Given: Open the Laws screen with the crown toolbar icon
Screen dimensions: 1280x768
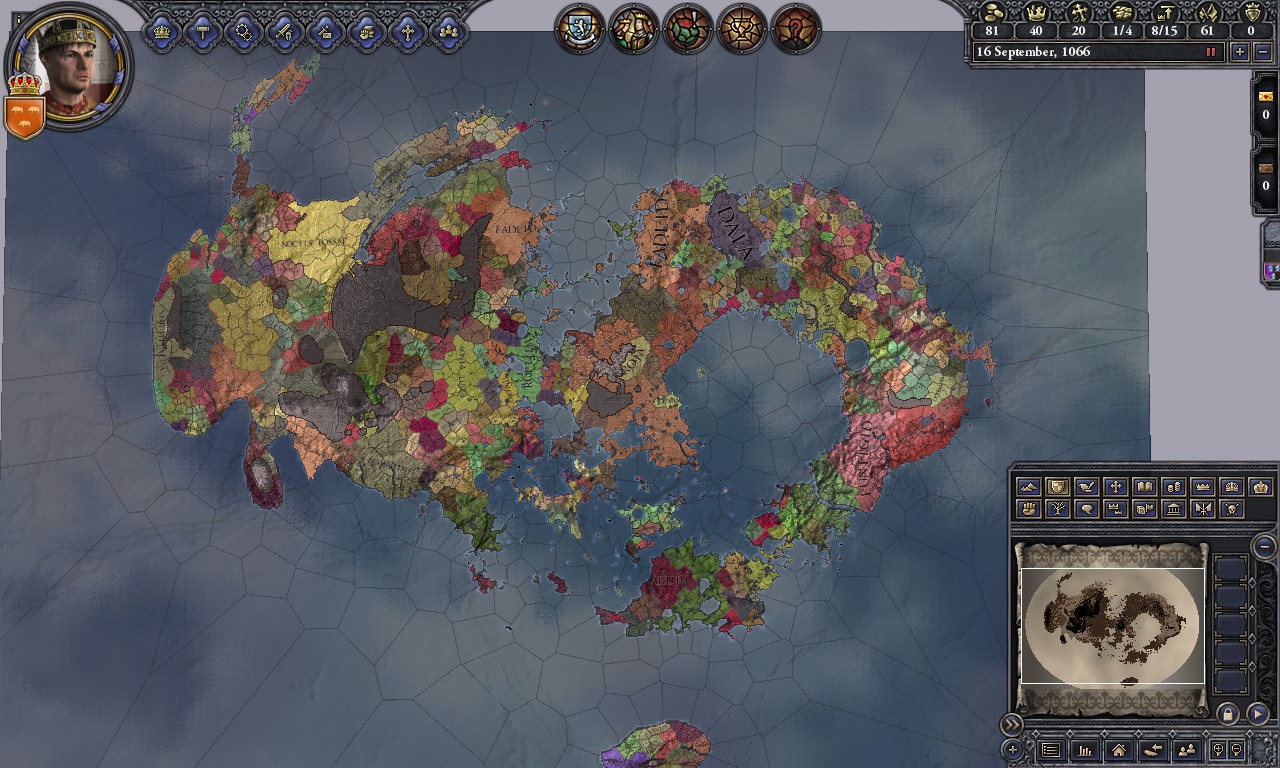Looking at the screenshot, I should (x=162, y=31).
